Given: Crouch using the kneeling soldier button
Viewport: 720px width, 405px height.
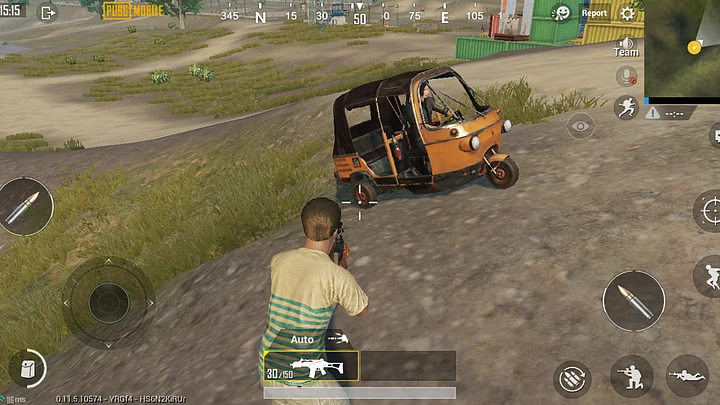Looking at the screenshot, I should (632, 376).
